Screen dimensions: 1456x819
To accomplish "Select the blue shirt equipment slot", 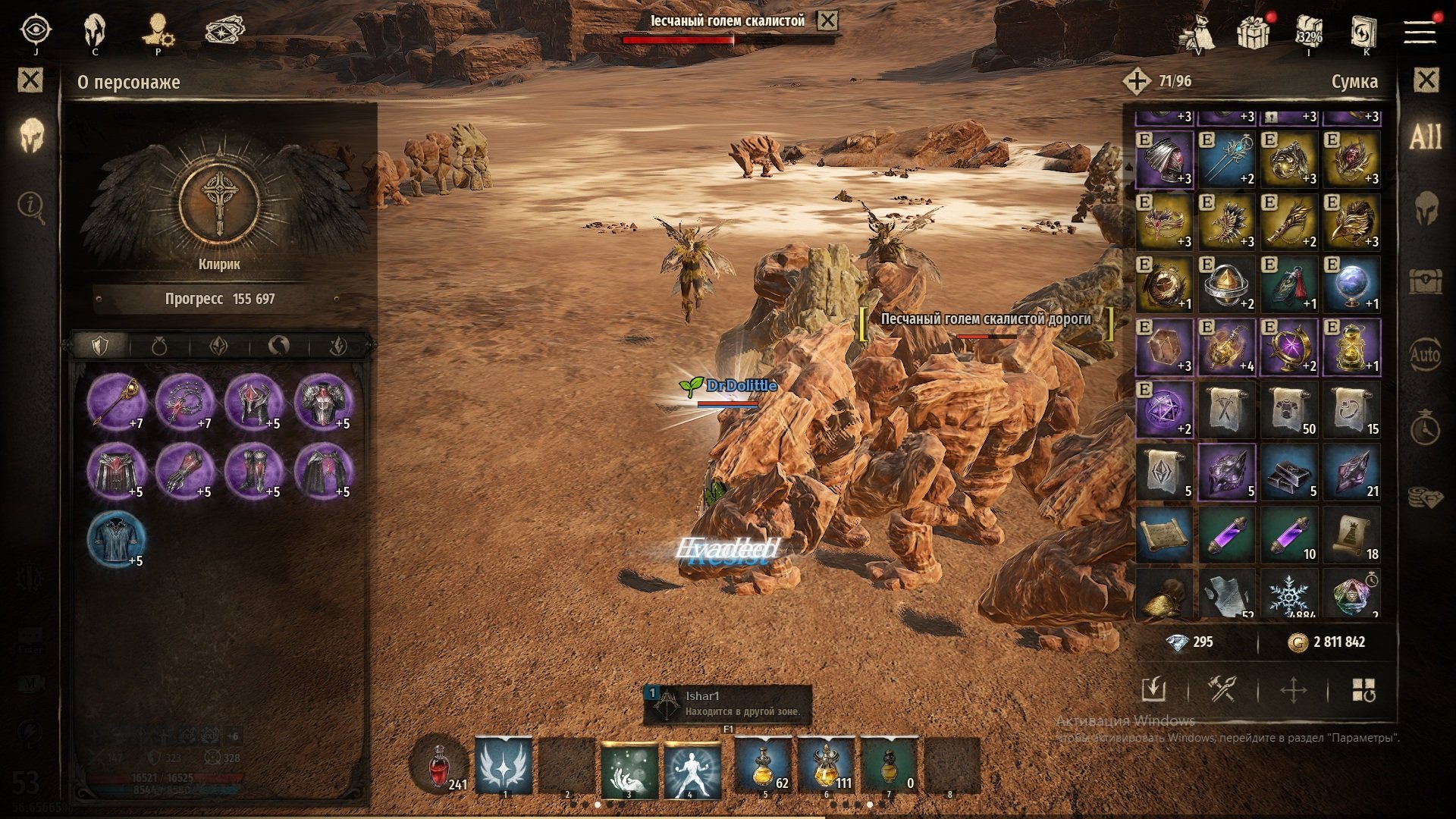I will (115, 539).
